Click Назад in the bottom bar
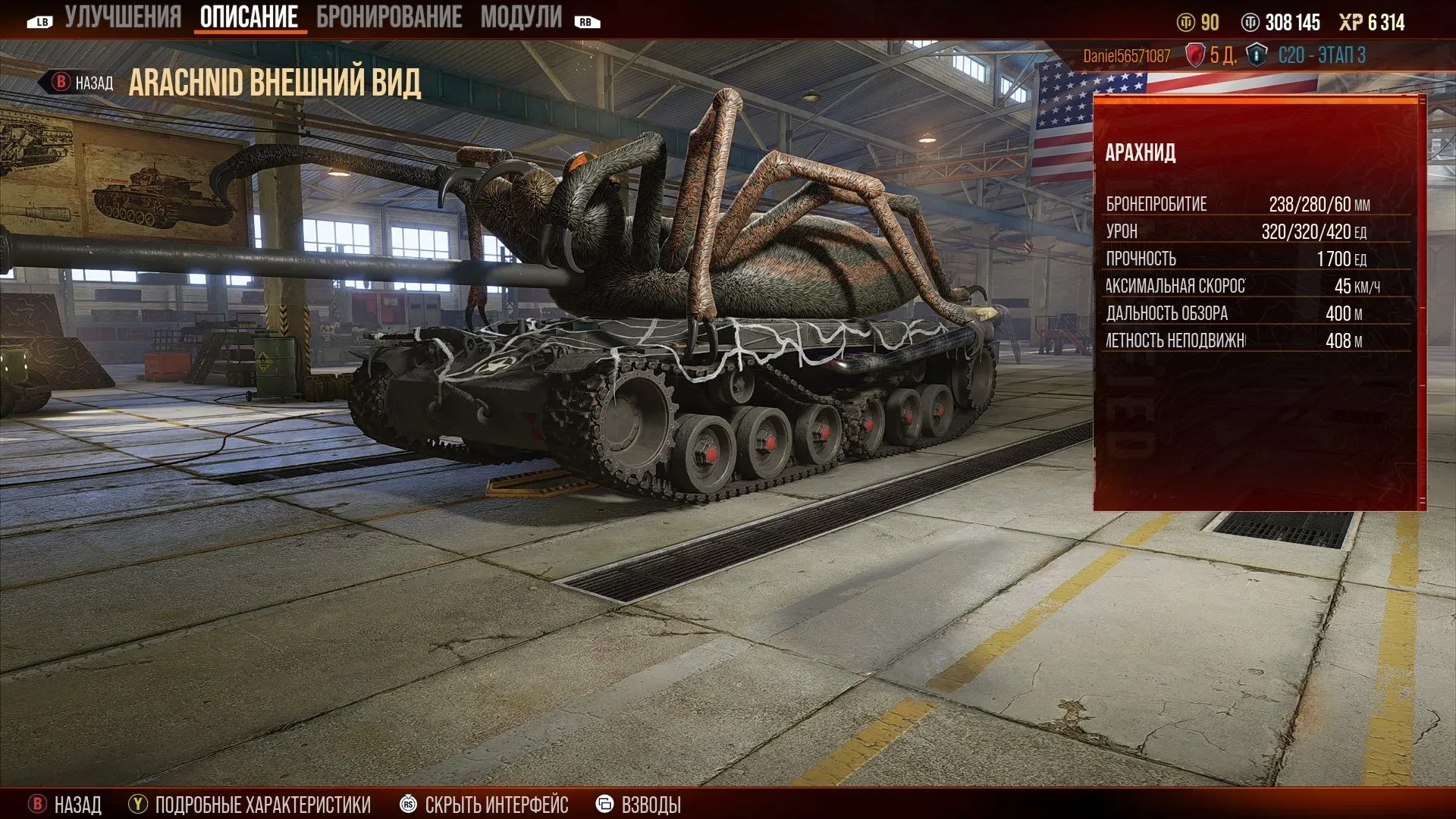The height and width of the screenshot is (819, 1456). click(x=66, y=804)
